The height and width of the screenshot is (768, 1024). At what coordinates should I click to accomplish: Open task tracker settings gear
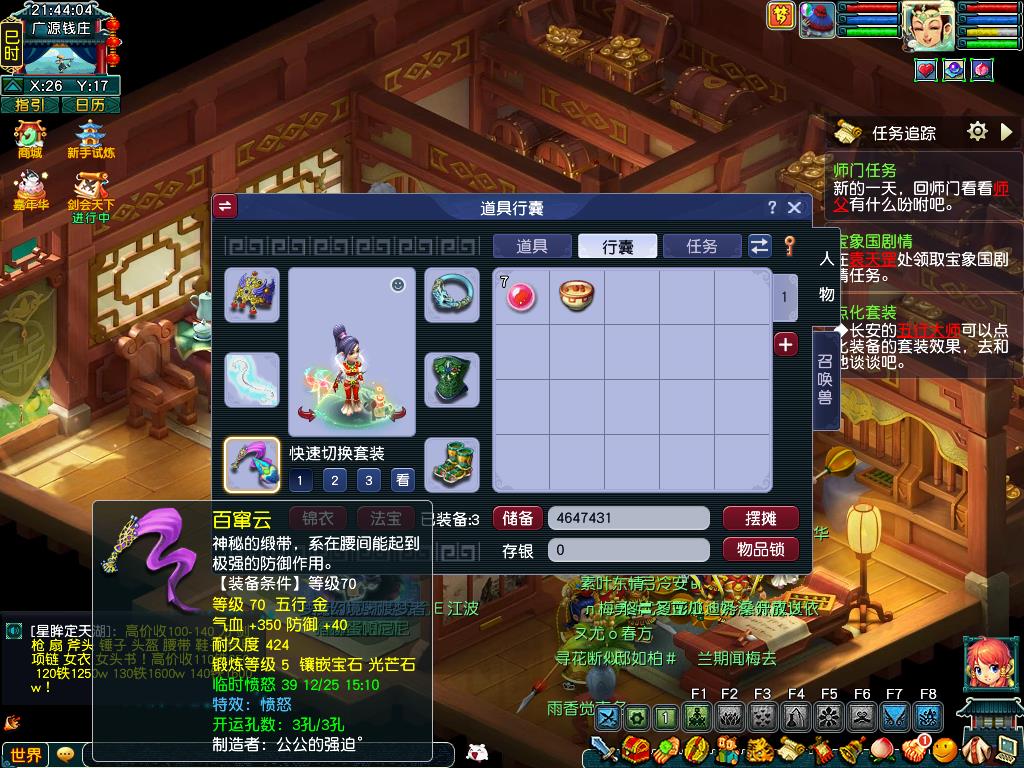[x=977, y=132]
